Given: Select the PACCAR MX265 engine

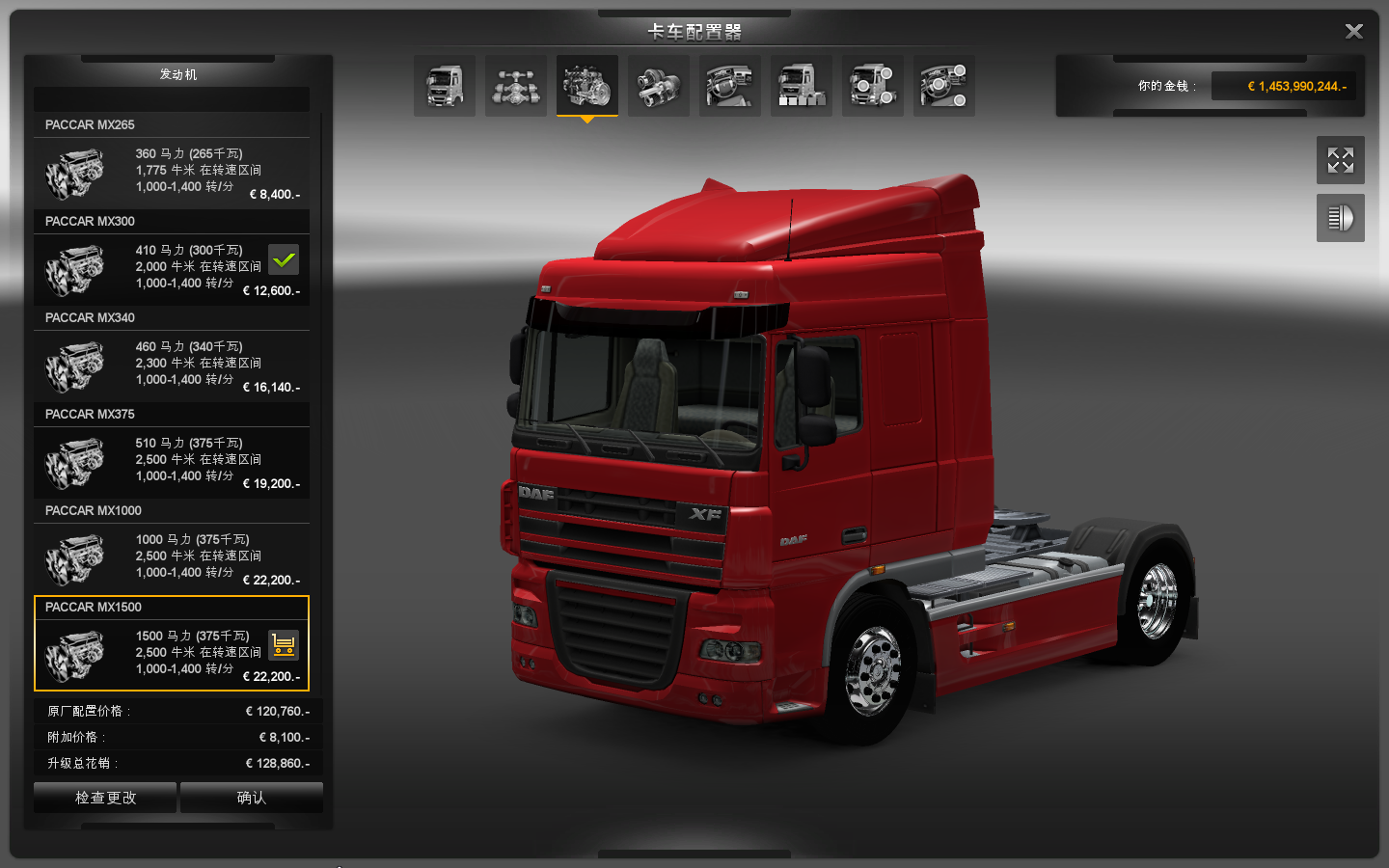Looking at the screenshot, I should [172, 174].
